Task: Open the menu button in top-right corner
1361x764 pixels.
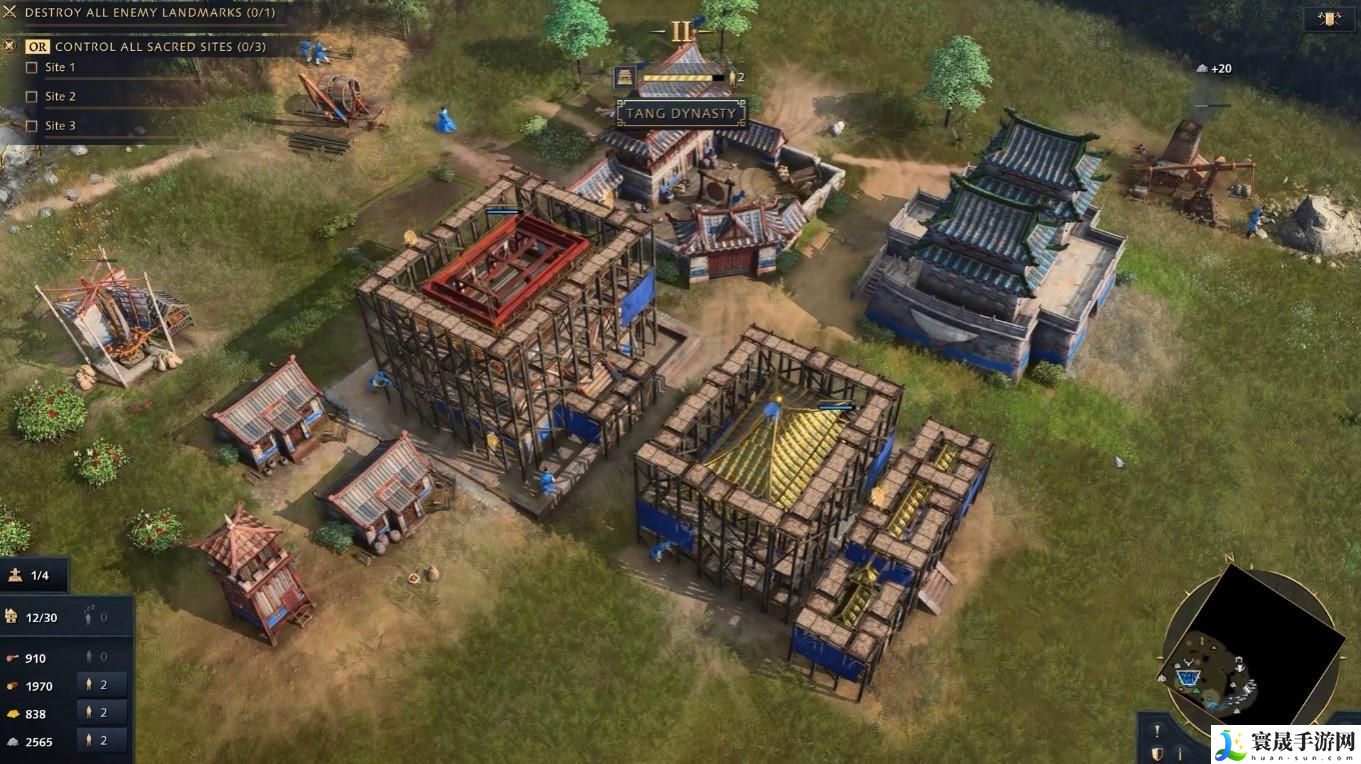Action: coord(1329,18)
